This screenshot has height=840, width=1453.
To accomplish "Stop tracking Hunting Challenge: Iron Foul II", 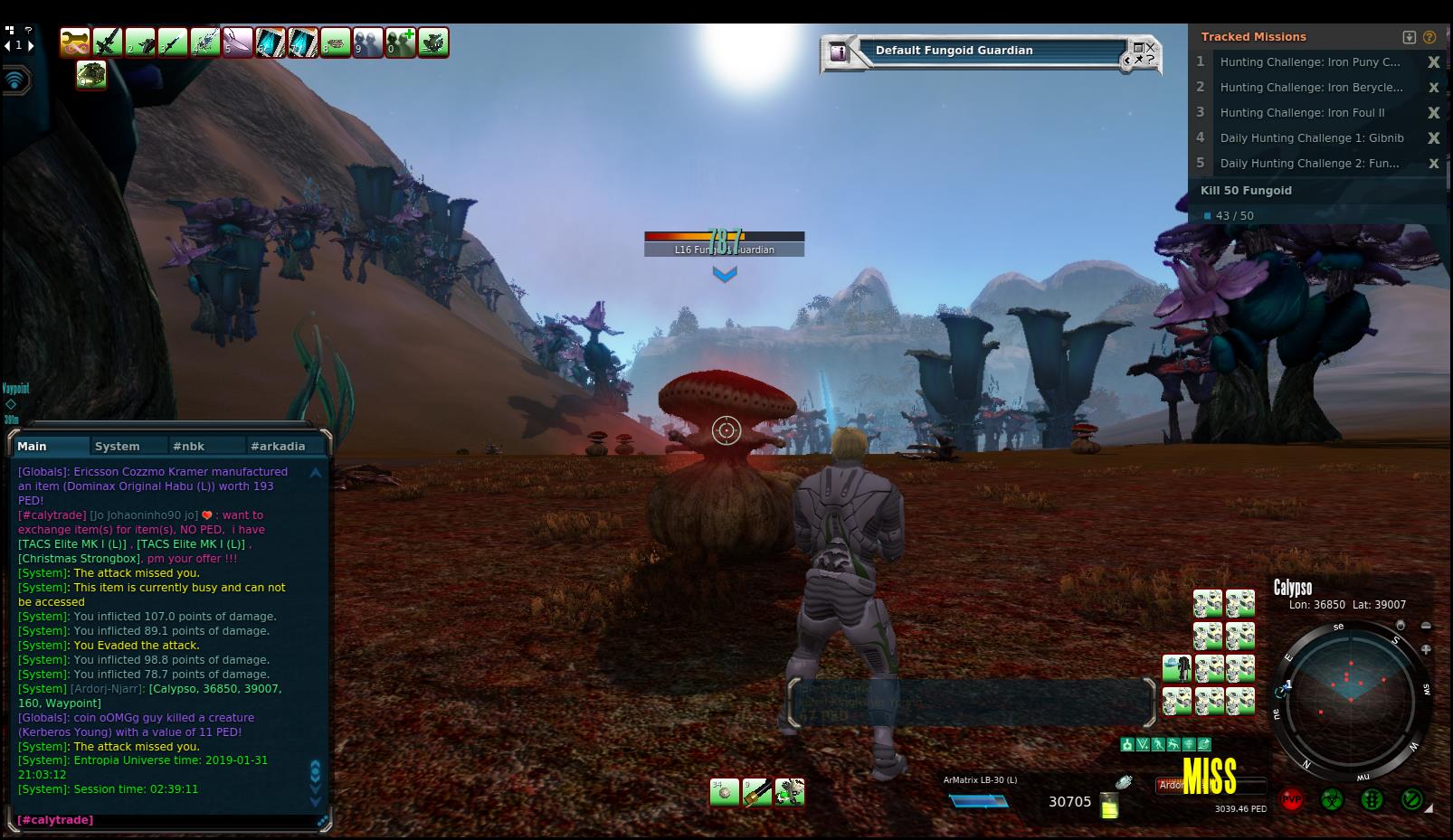I will tap(1433, 113).
